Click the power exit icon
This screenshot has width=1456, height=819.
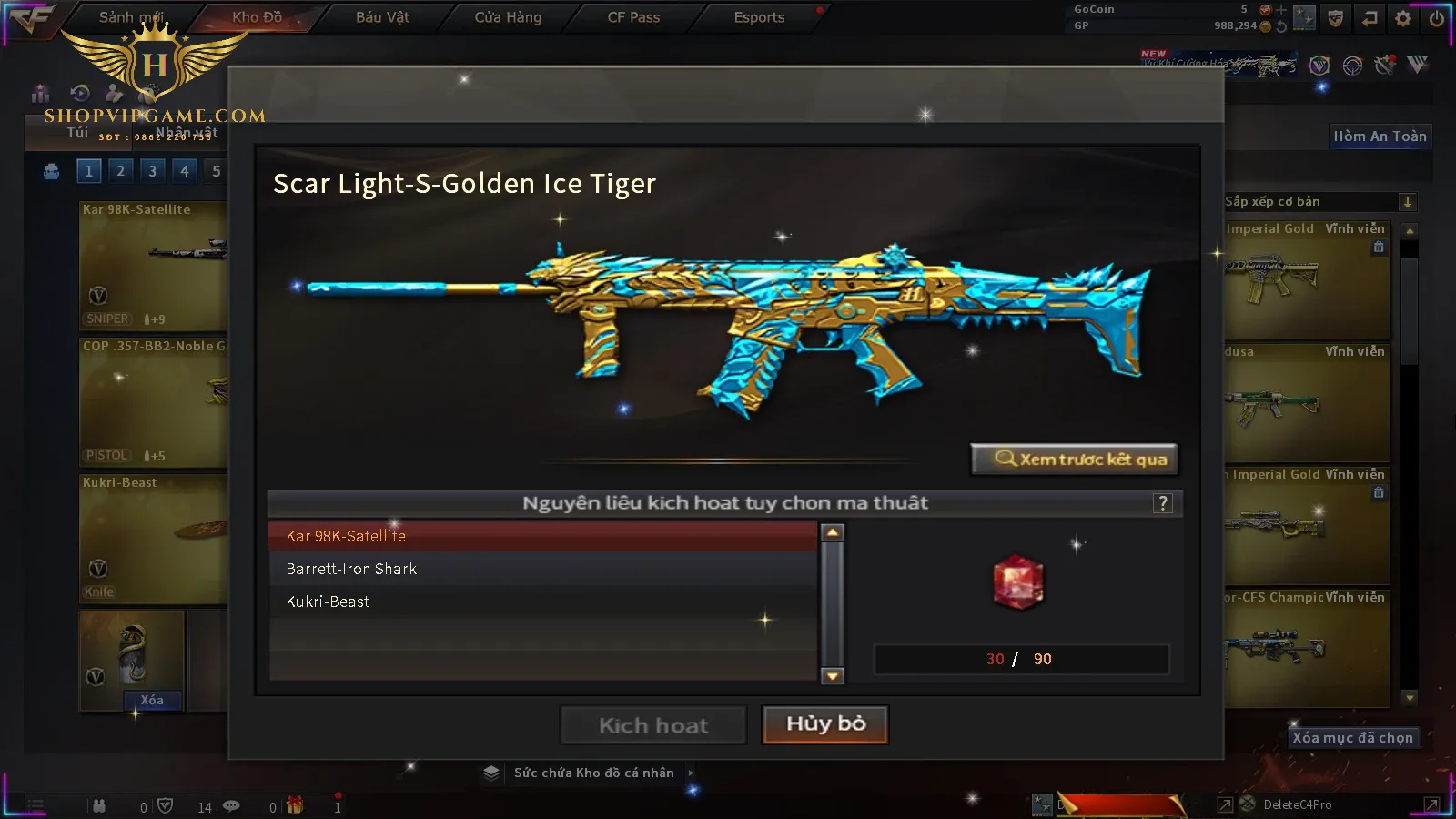click(x=1437, y=18)
